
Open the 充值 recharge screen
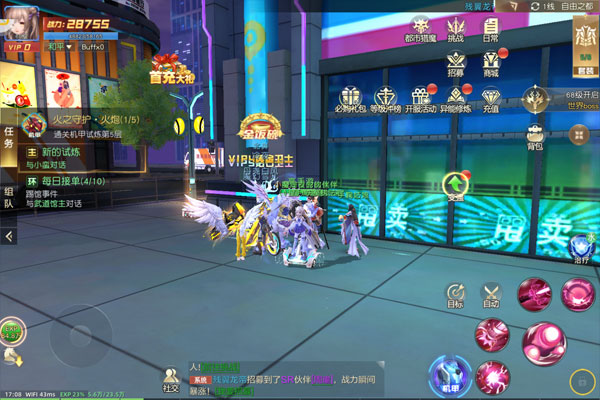coord(490,100)
